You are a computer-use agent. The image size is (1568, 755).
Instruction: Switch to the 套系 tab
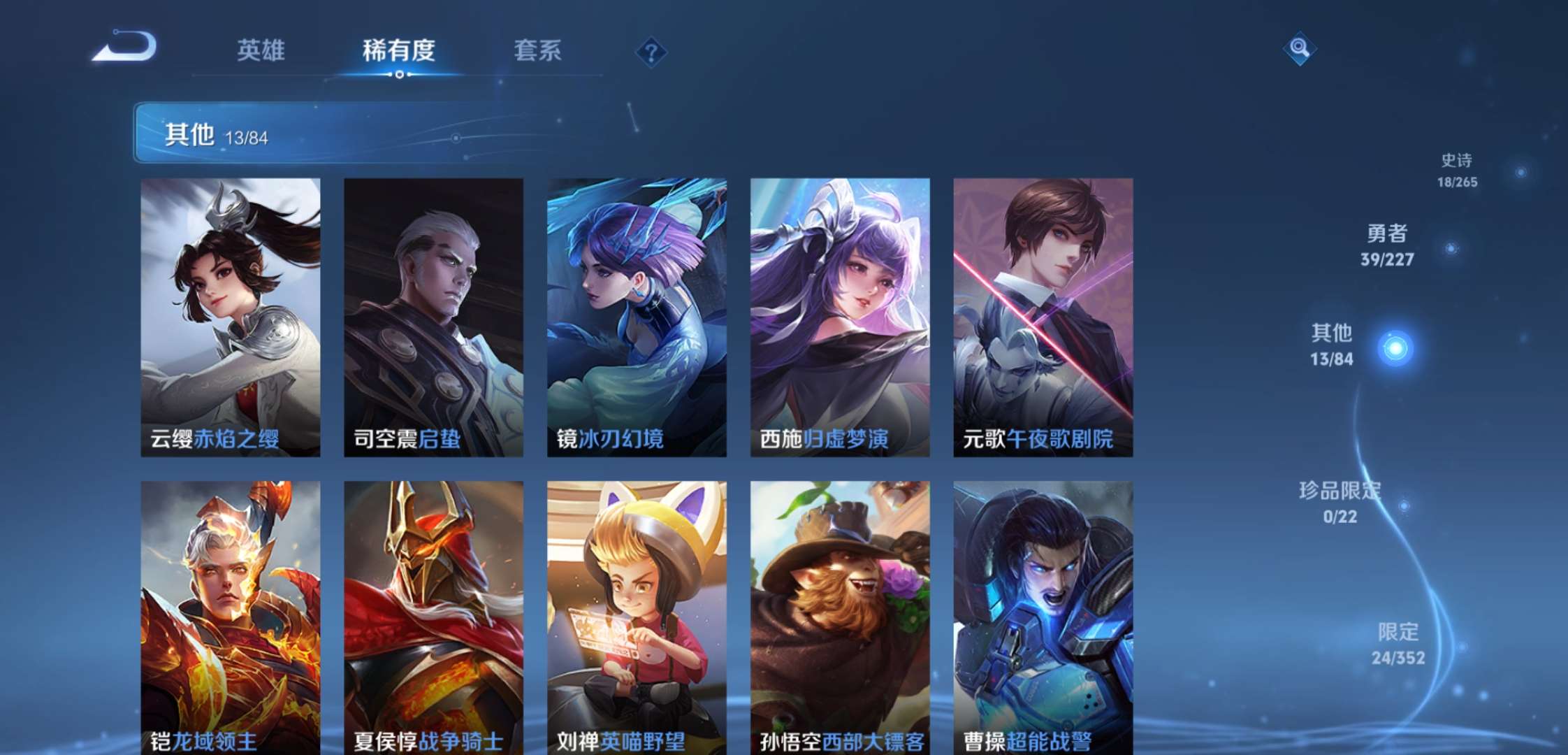[538, 50]
